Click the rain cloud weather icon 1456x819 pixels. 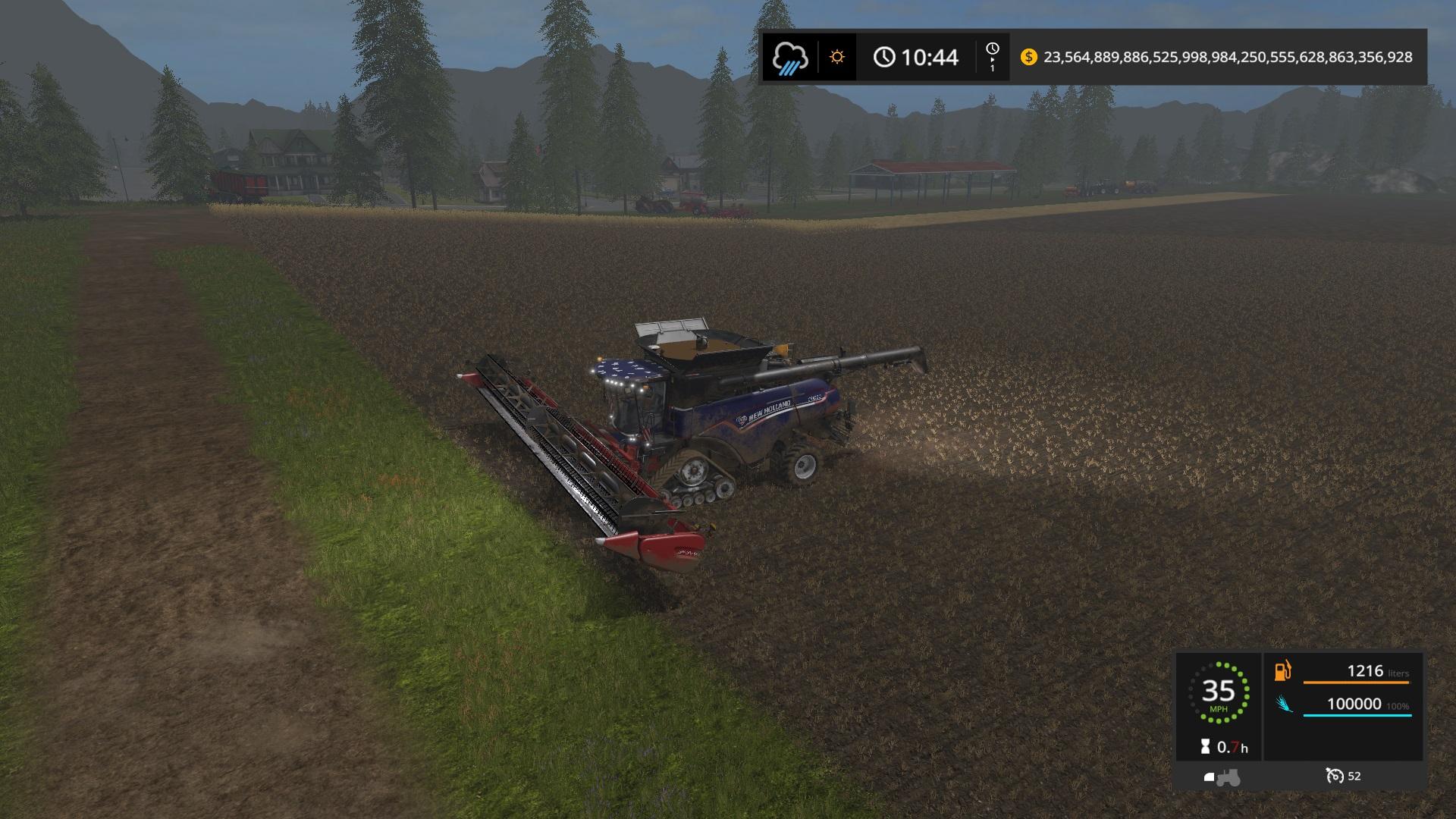(790, 58)
